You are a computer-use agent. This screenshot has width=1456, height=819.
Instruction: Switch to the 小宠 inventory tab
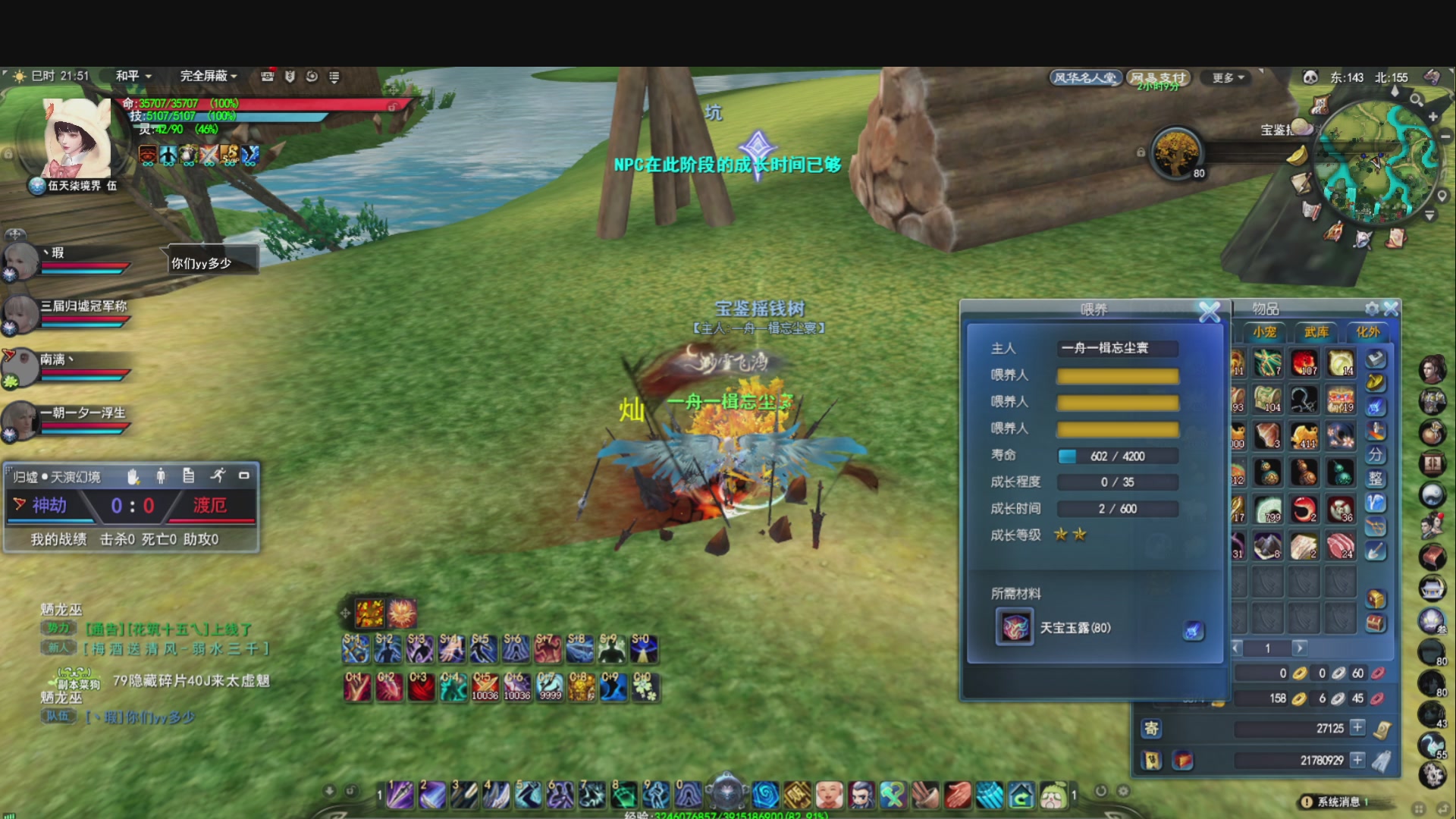click(x=1264, y=332)
